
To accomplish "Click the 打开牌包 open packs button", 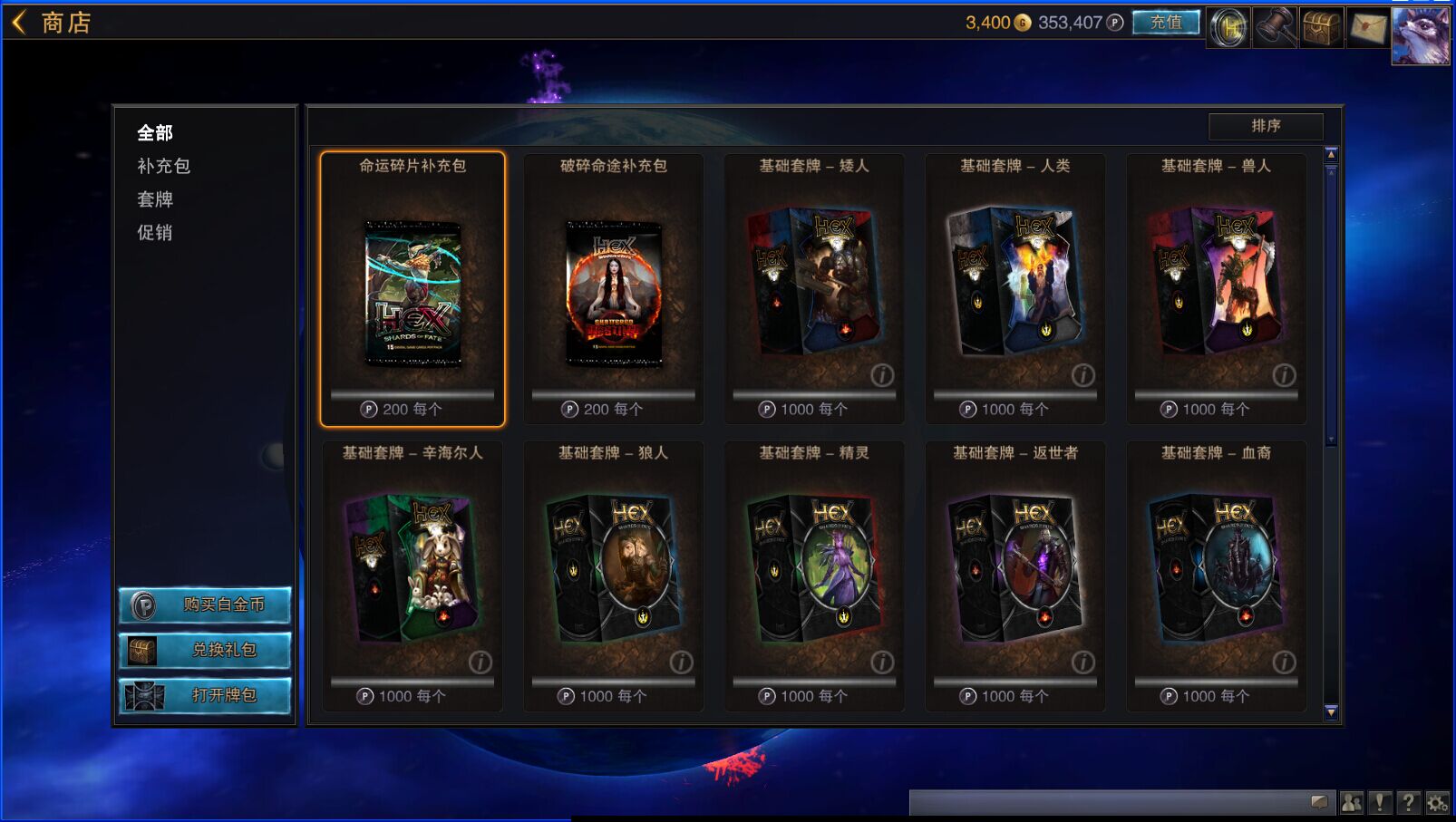I will click(x=205, y=695).
